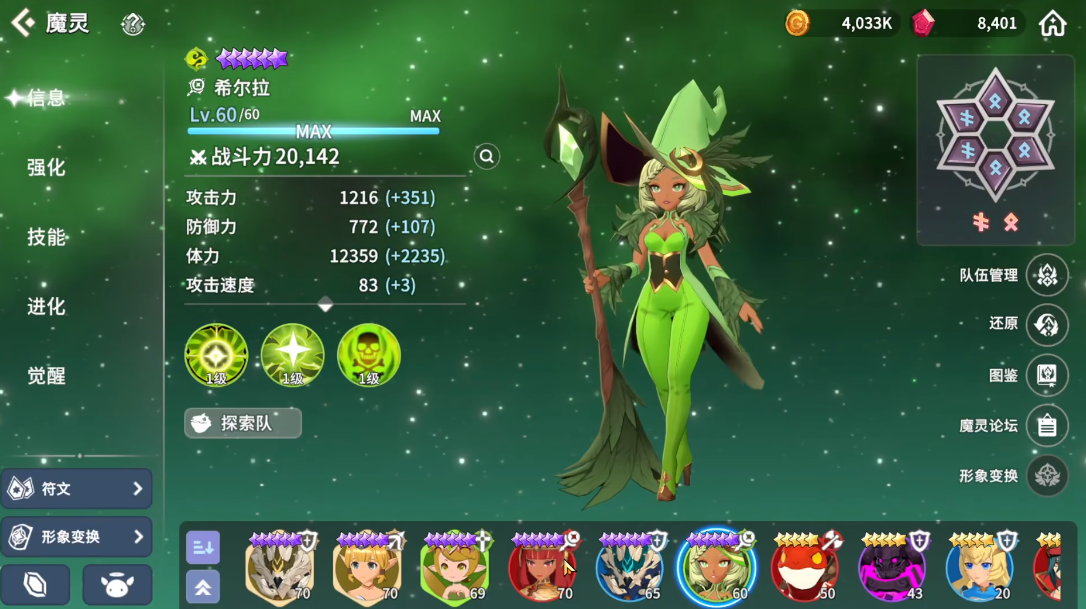Open the 符文 menu
This screenshot has height=609, width=1086.
[76, 489]
